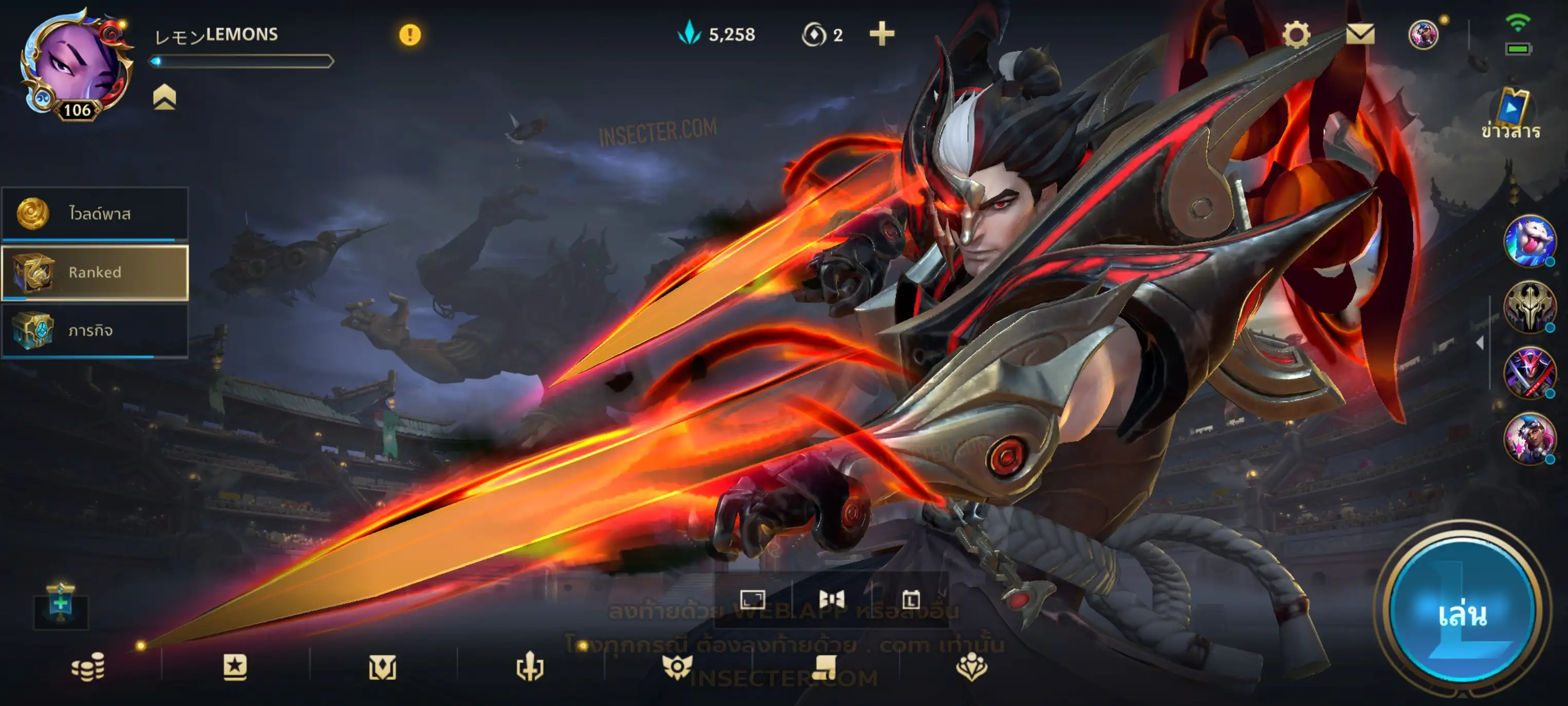Select the Poro friend avatar
The width and height of the screenshot is (1568, 706).
coord(1528,241)
